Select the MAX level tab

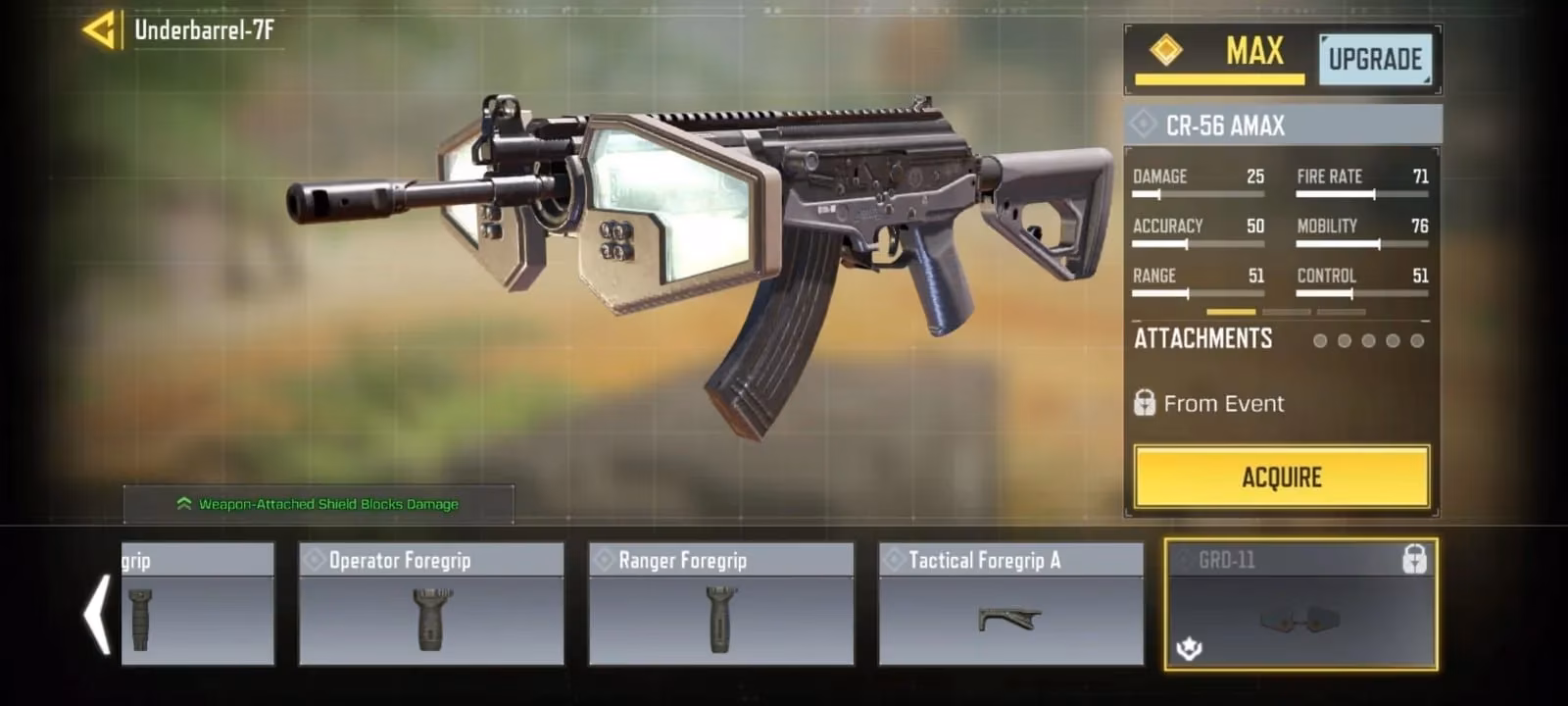click(x=1220, y=55)
